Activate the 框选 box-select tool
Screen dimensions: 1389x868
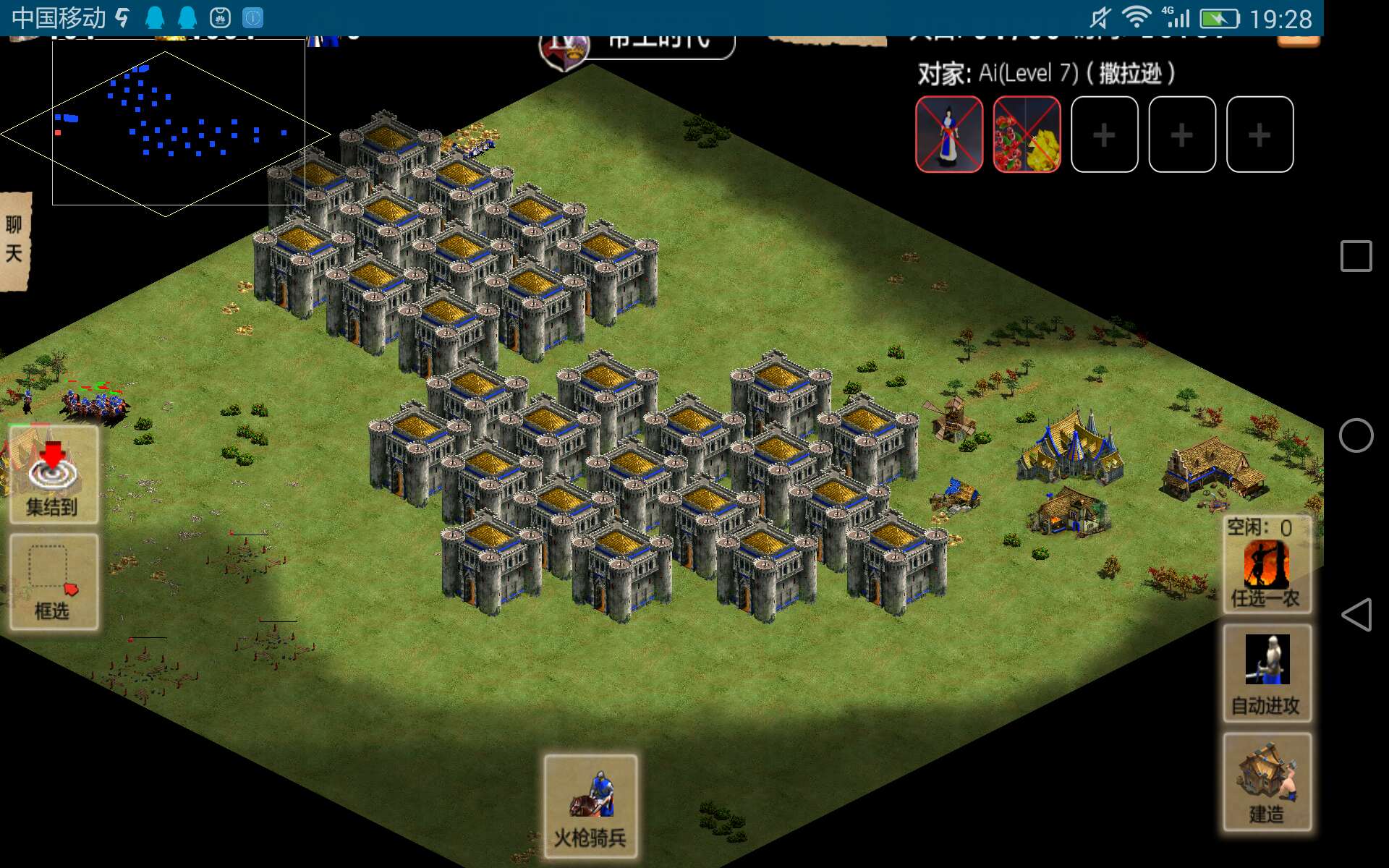[x=54, y=582]
